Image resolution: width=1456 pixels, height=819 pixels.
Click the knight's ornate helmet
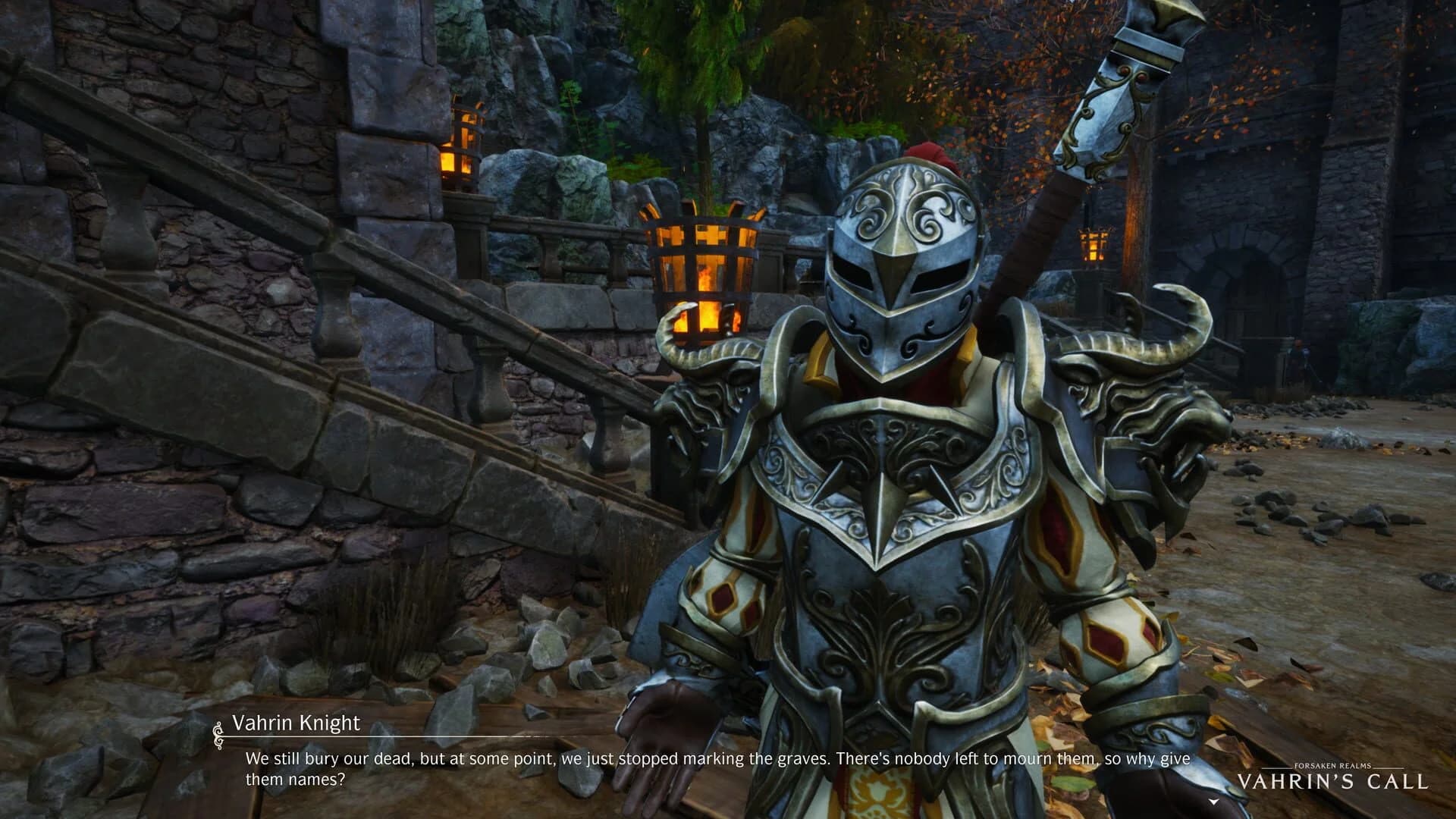[x=902, y=250]
